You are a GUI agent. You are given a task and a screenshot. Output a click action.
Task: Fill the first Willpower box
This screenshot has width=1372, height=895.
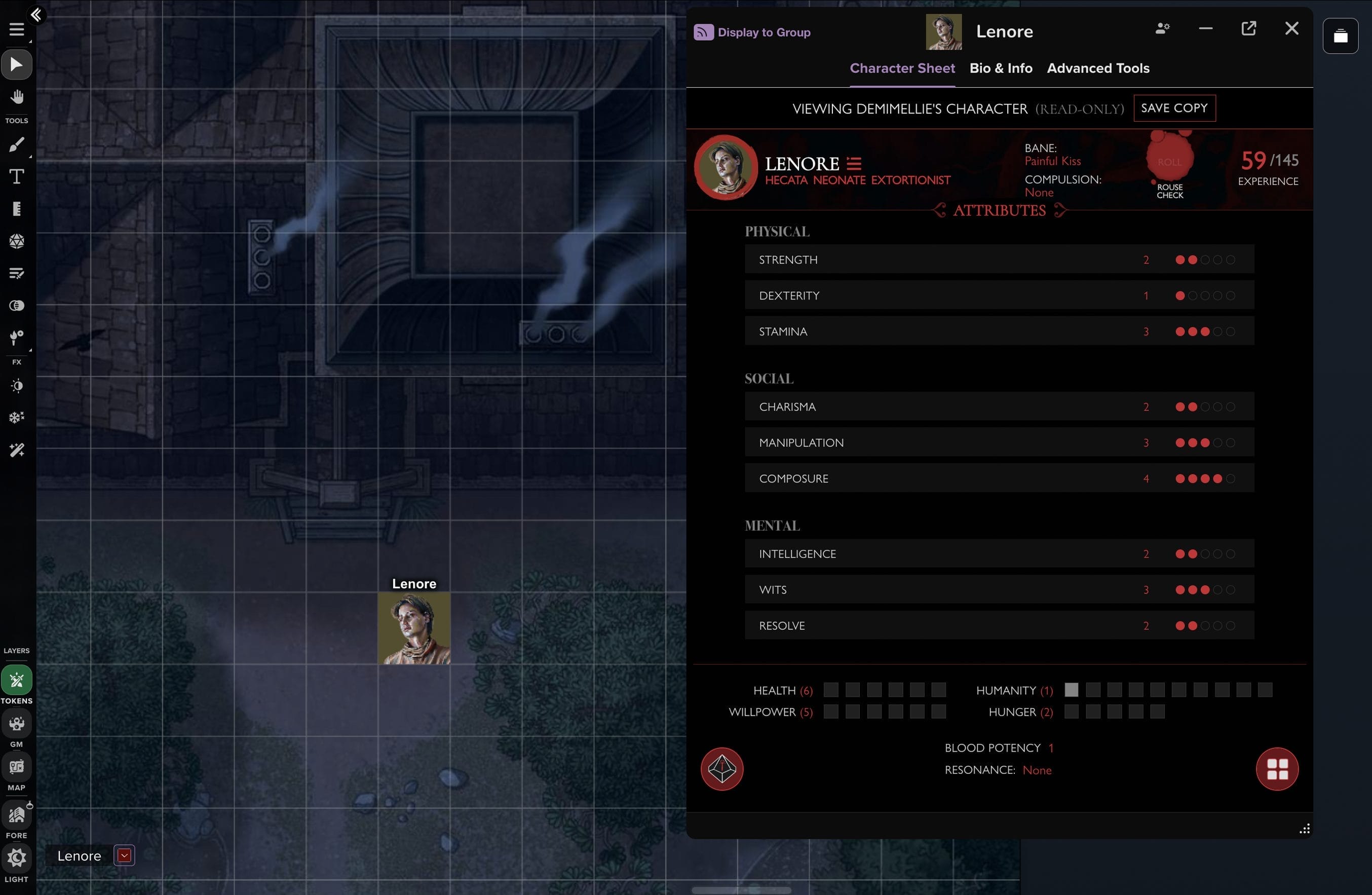coord(831,712)
